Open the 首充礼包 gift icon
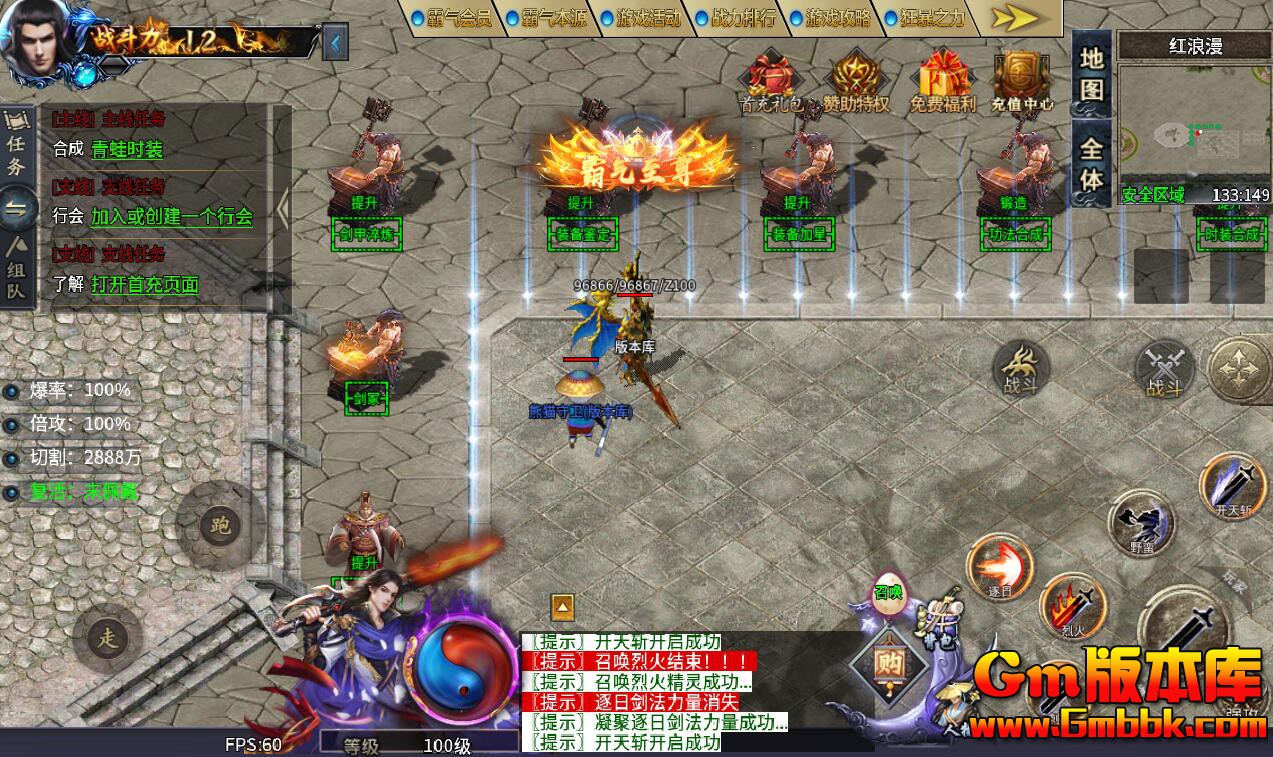The image size is (1273, 757). tap(772, 81)
